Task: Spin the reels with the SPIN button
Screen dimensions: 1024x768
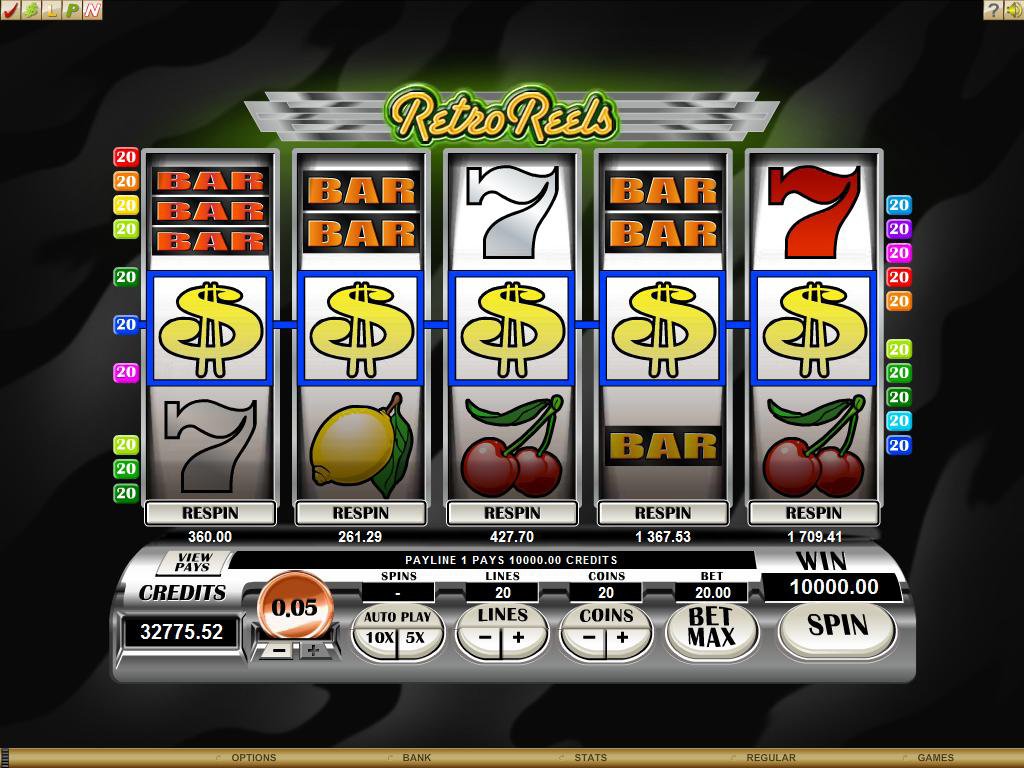Action: pos(837,626)
